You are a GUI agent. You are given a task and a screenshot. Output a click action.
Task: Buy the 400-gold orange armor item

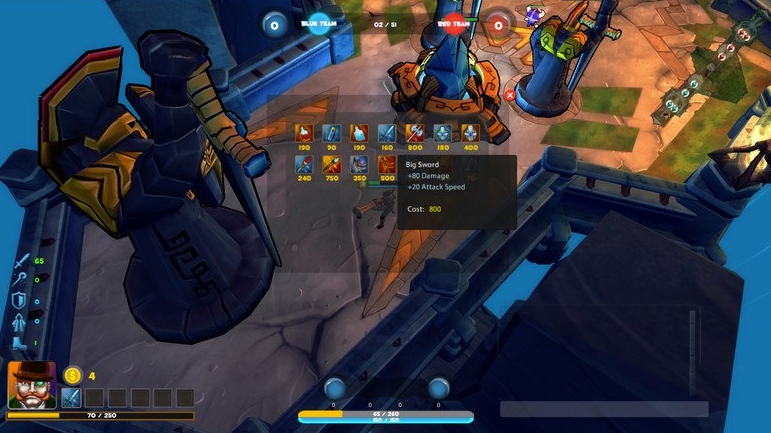click(x=470, y=133)
